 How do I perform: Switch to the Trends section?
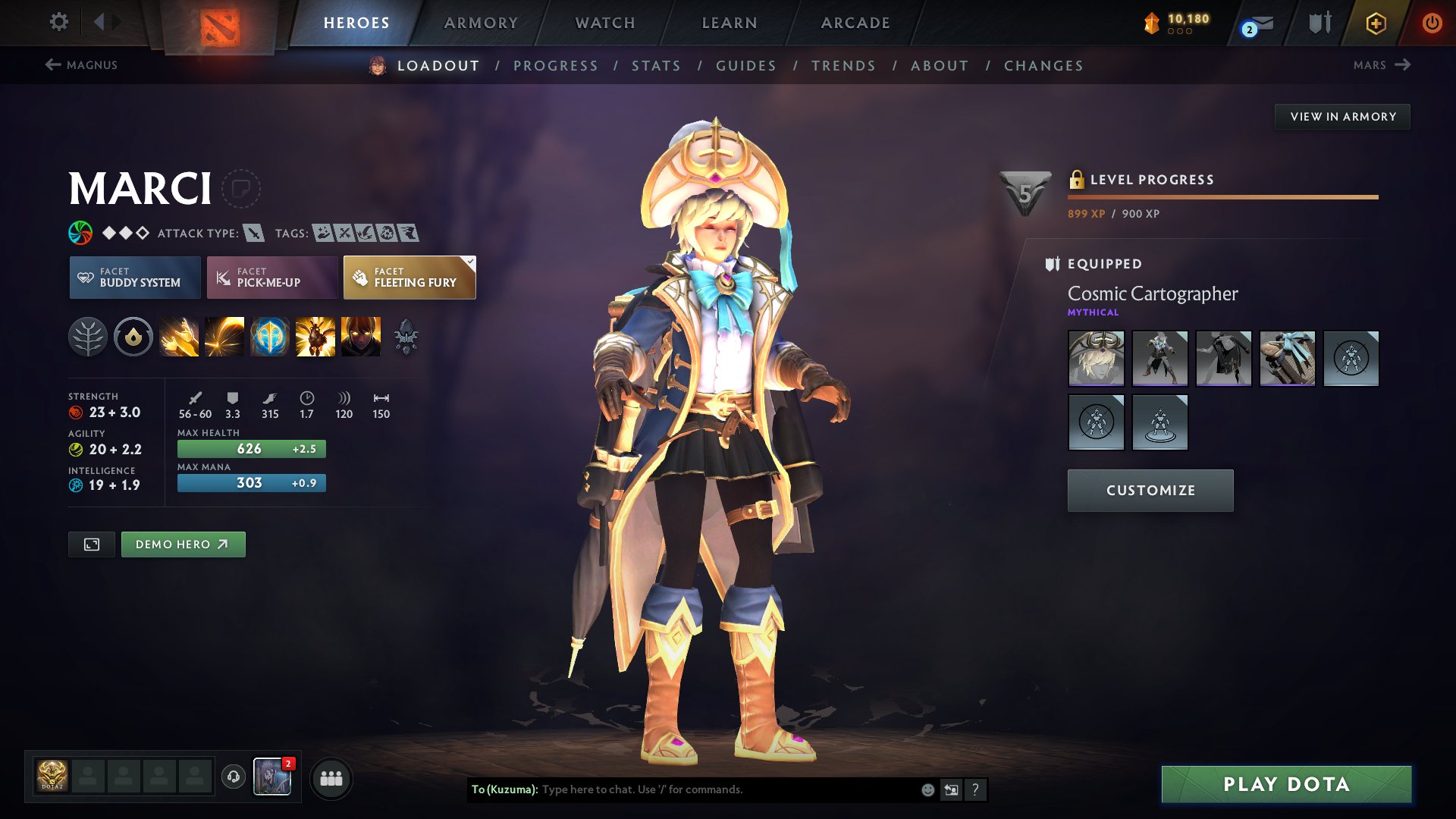[844, 66]
